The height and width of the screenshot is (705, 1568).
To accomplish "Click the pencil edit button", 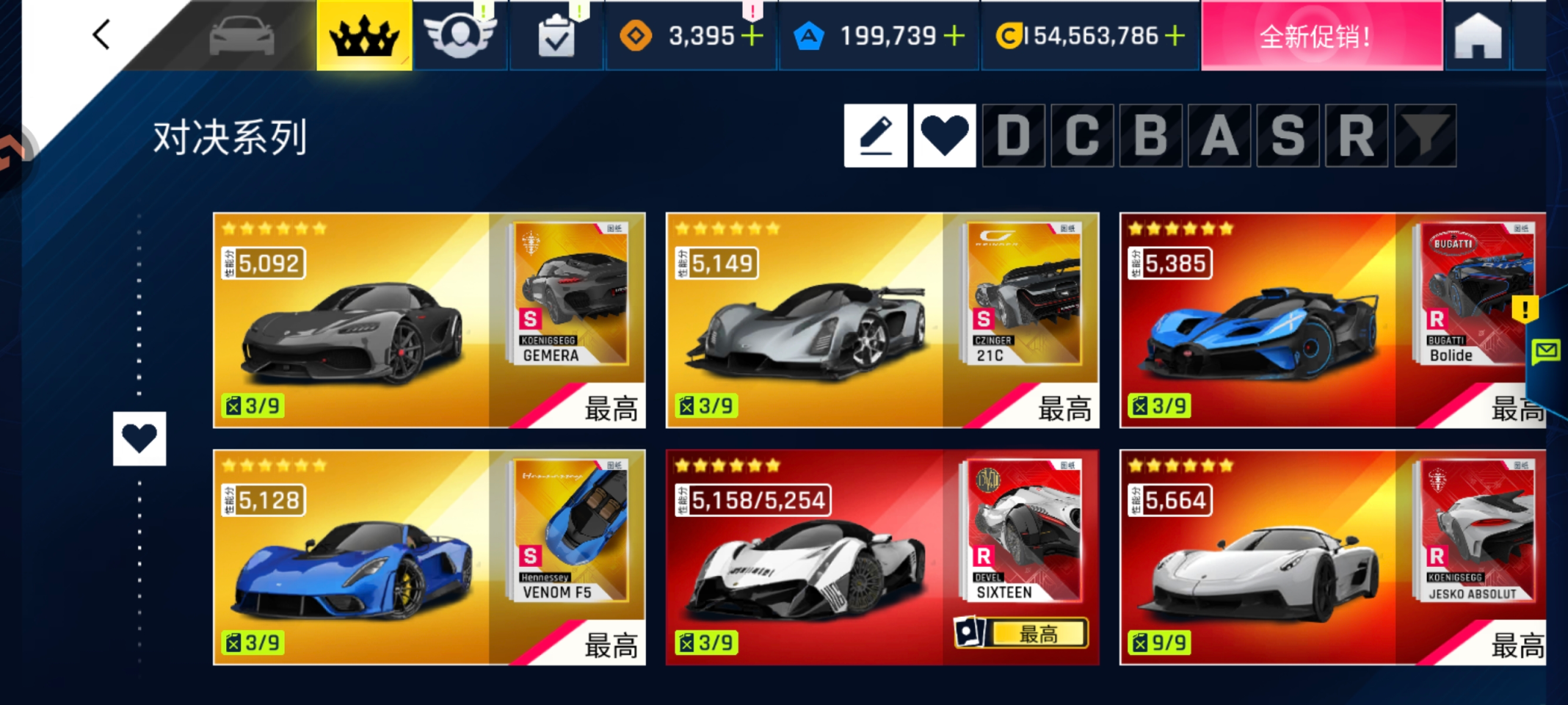I will [875, 136].
